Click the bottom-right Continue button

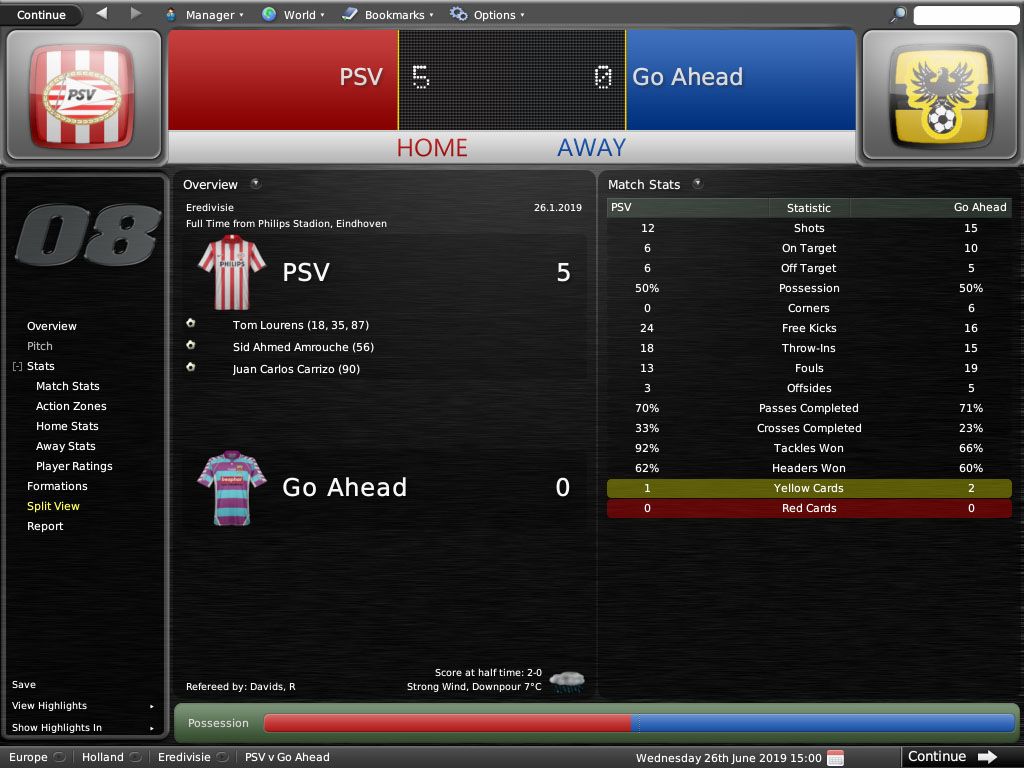[951, 757]
